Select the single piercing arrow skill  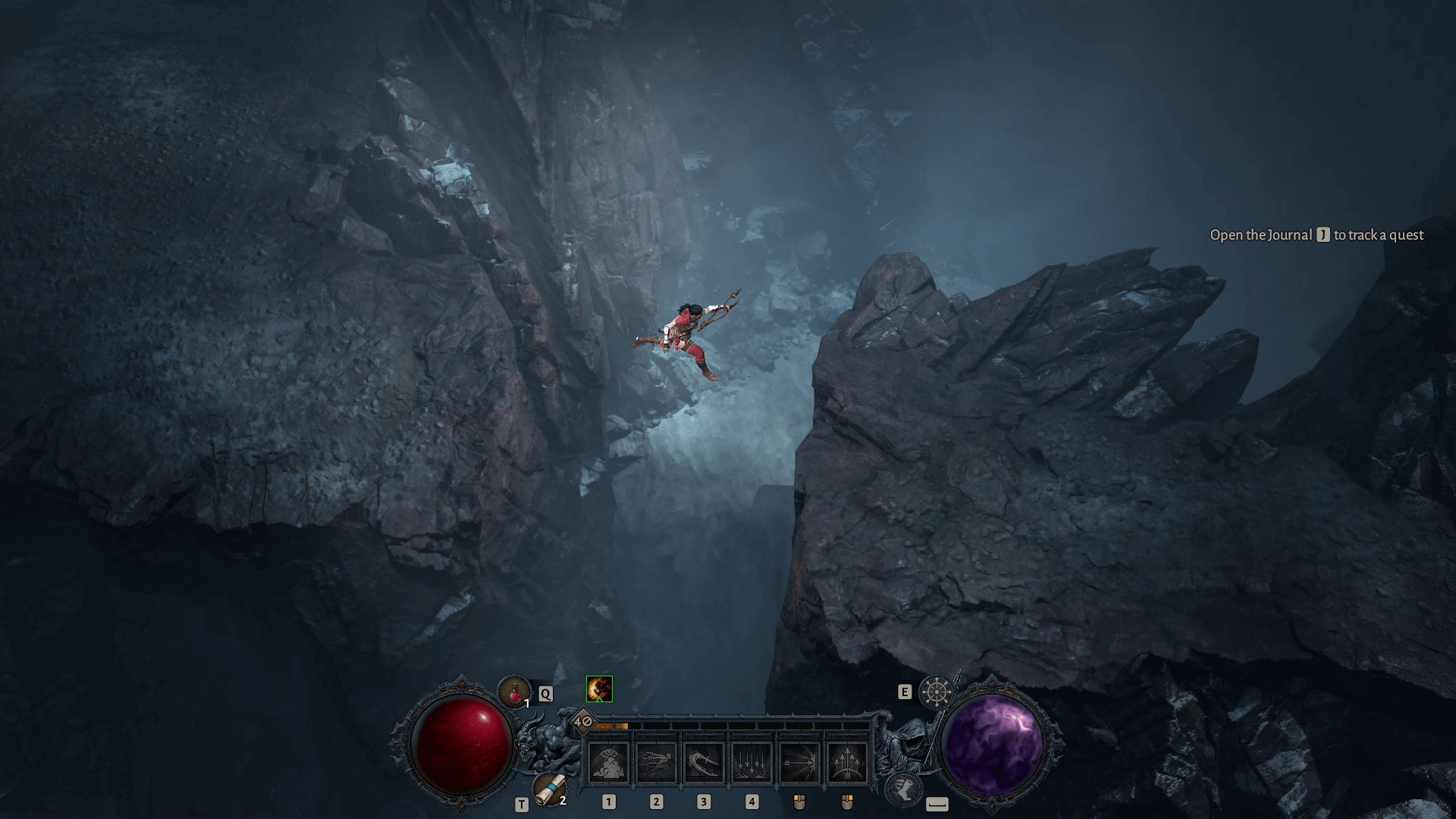799,761
